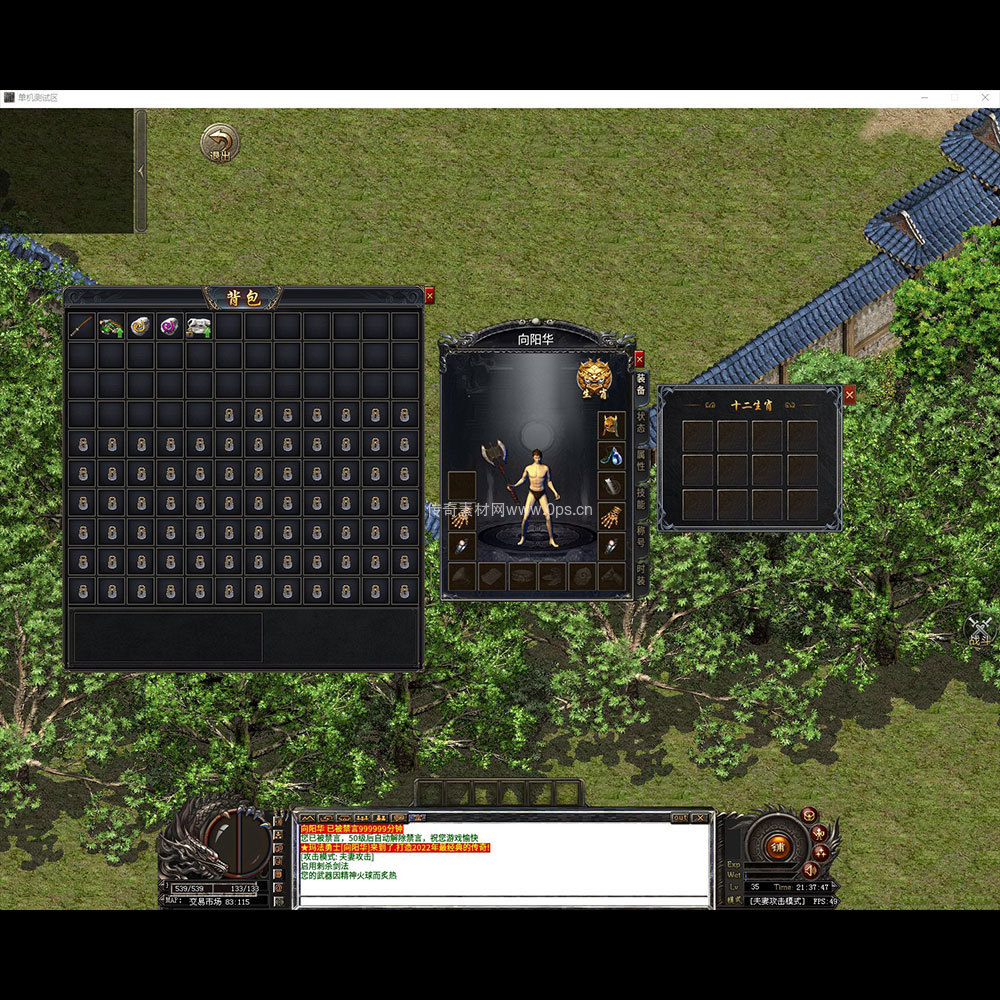Click the chat box 'out' button
The image size is (1000, 1000).
click(679, 818)
